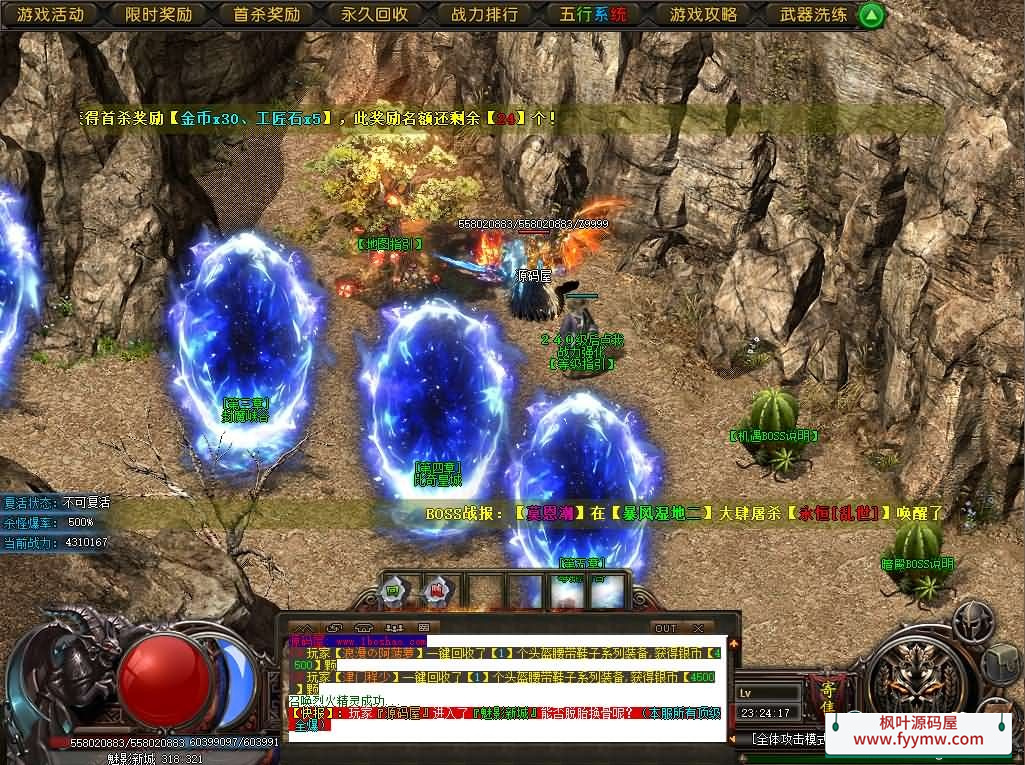
Task: Open the 限时奖励 timed rewards menu
Action: click(159, 15)
